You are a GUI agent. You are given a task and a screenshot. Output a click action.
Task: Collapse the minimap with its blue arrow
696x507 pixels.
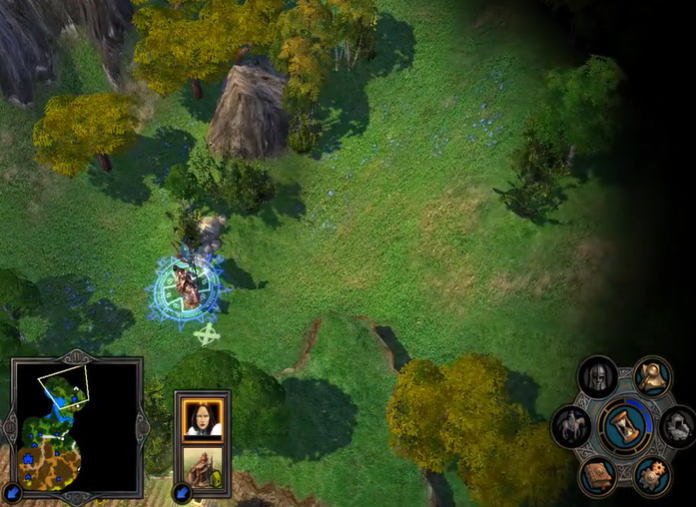(12, 492)
